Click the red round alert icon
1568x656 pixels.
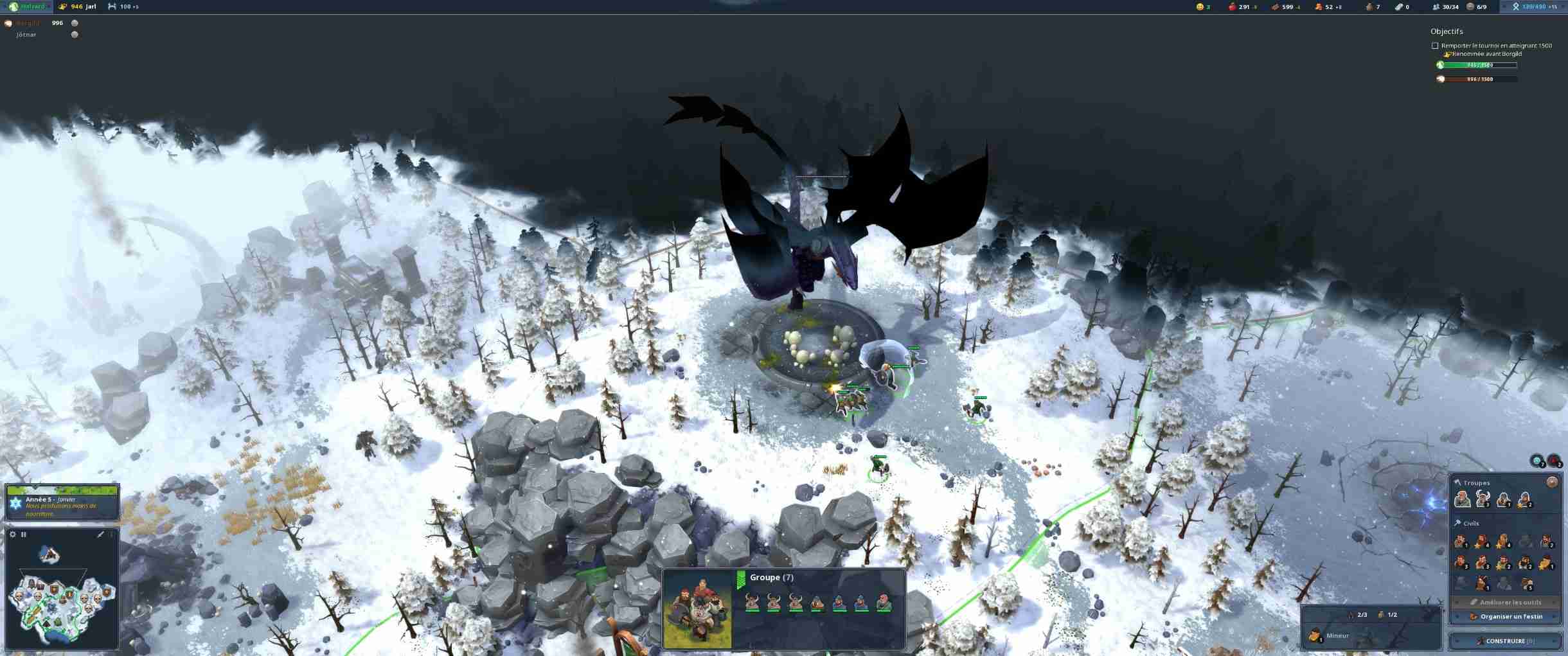pos(1554,461)
